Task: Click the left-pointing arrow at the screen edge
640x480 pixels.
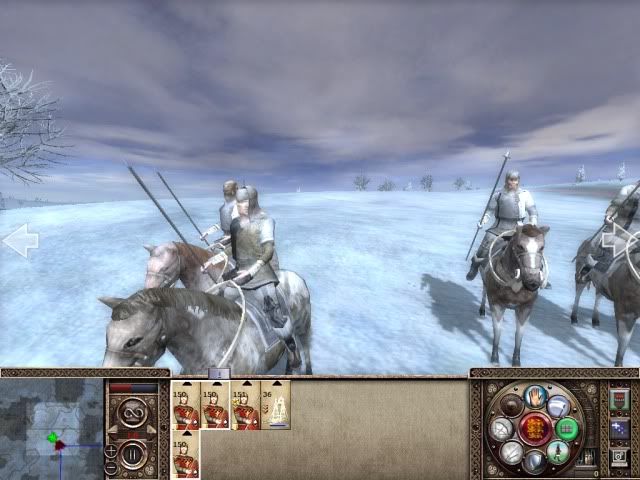Action: 20,241
